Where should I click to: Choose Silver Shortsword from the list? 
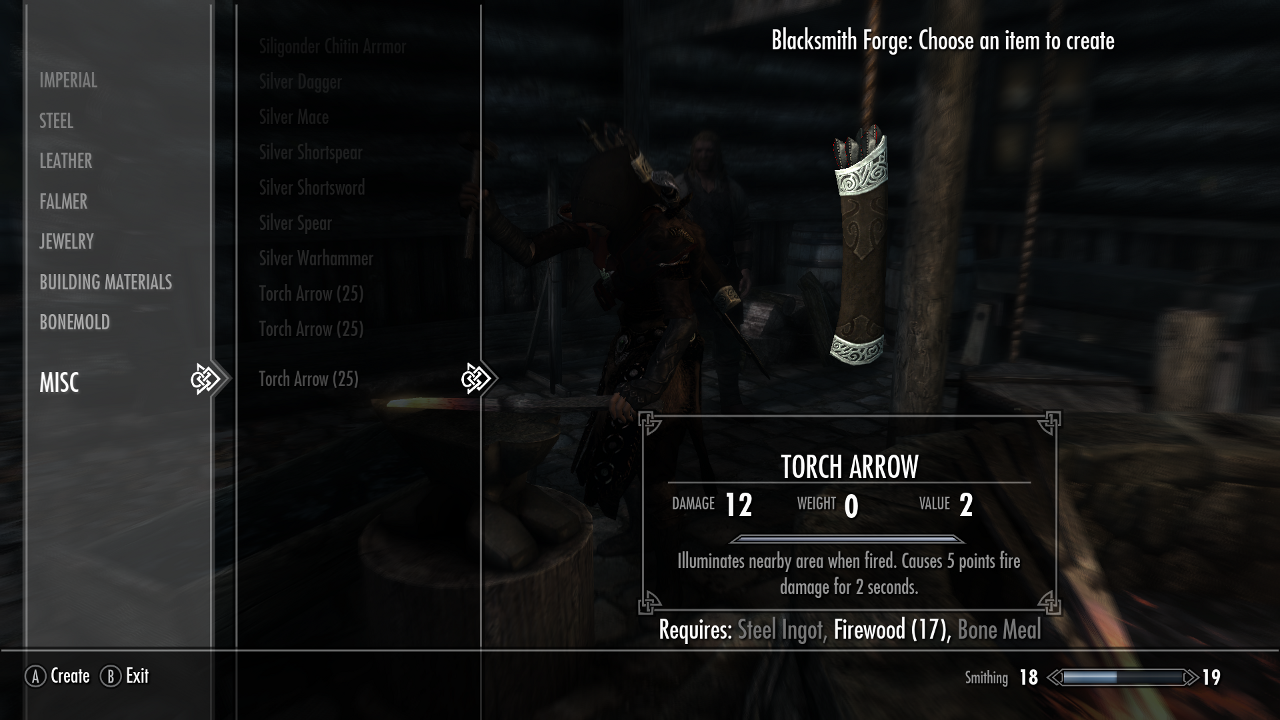tap(312, 188)
